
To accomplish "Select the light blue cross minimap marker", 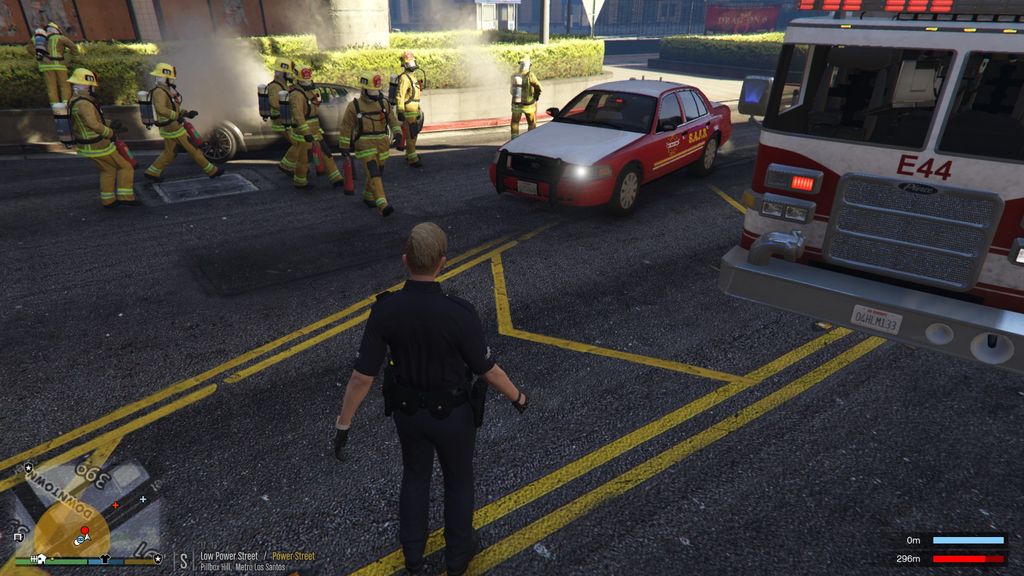I will (x=143, y=498).
